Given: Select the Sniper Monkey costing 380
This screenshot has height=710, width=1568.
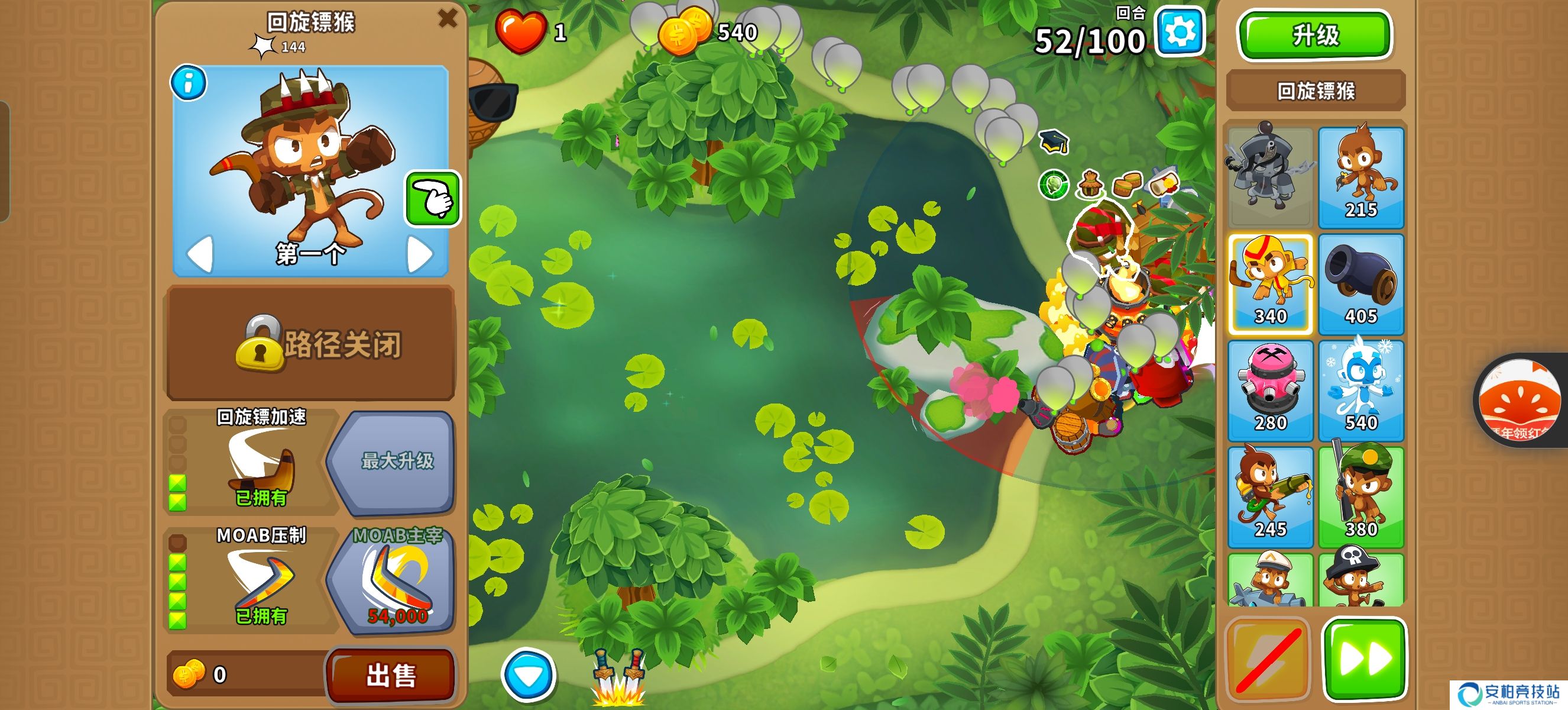Looking at the screenshot, I should 1360,497.
